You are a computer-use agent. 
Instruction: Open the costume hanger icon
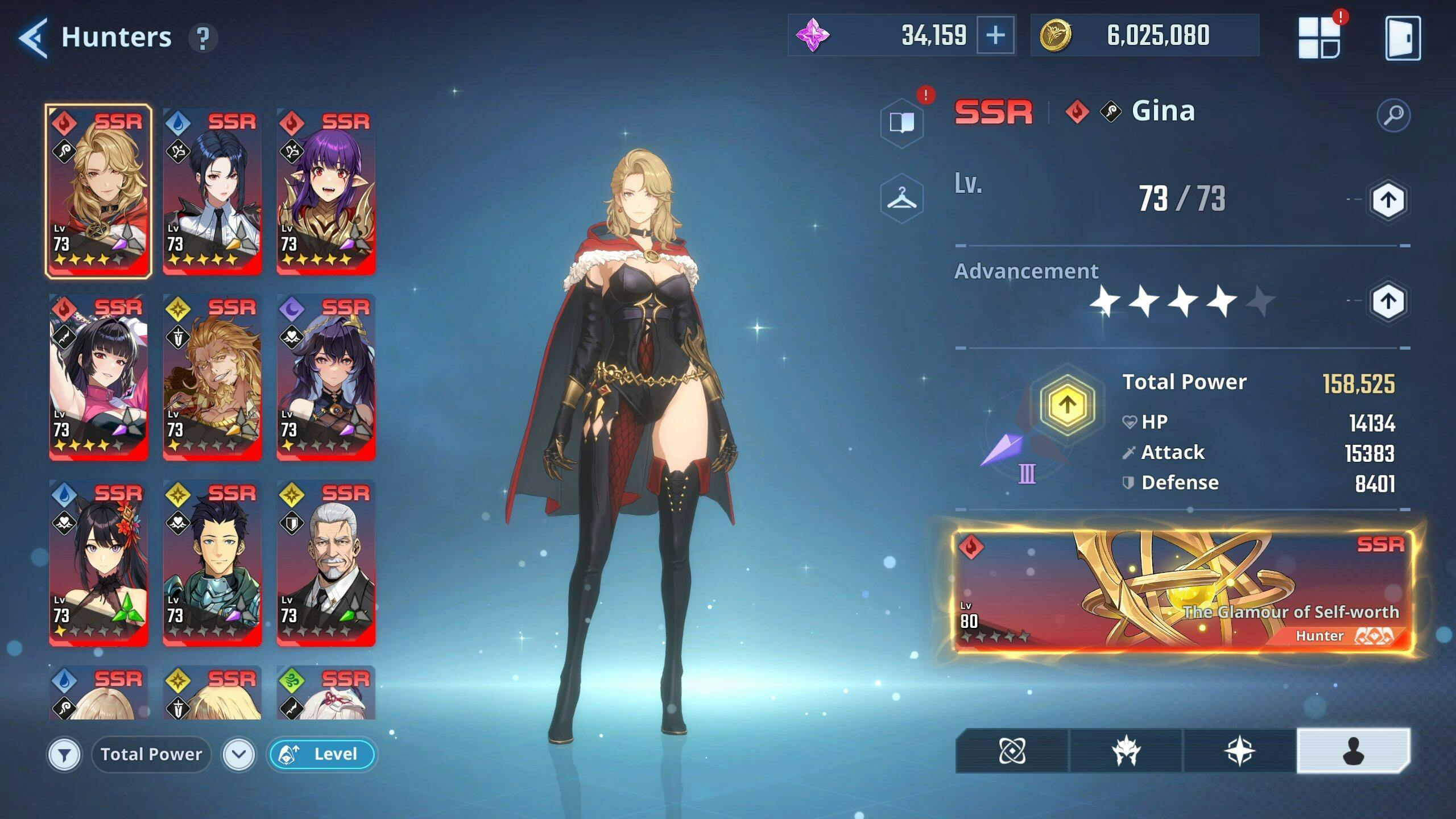[901, 198]
